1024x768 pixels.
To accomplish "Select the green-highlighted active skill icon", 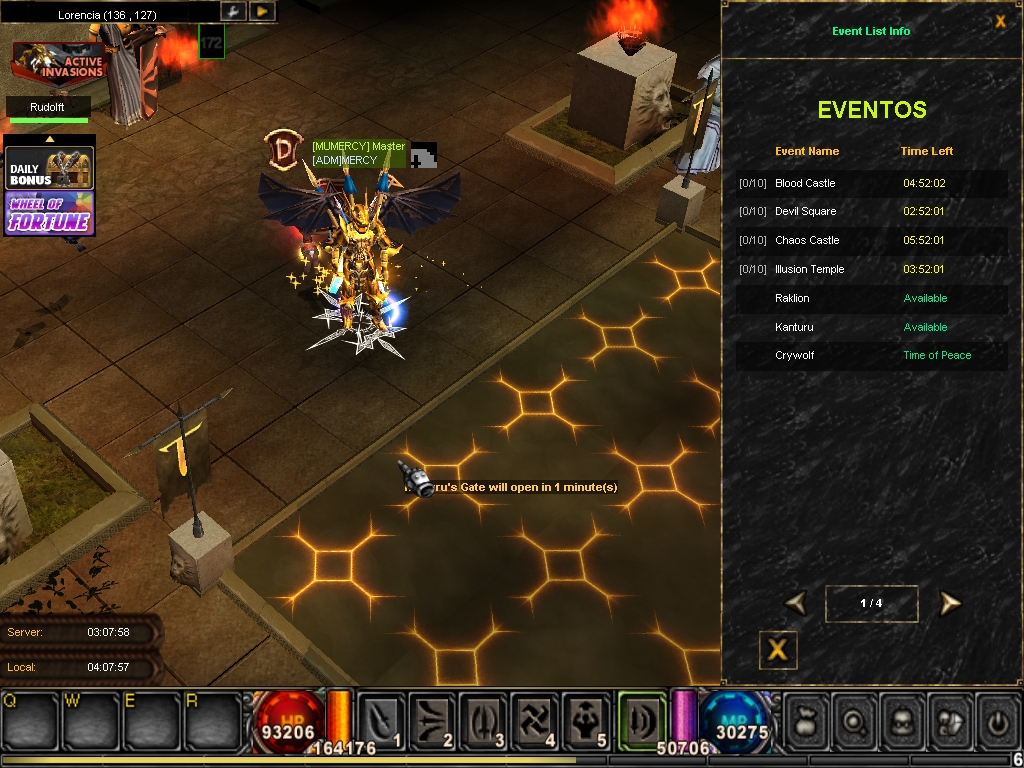I will pyautogui.click(x=642, y=718).
